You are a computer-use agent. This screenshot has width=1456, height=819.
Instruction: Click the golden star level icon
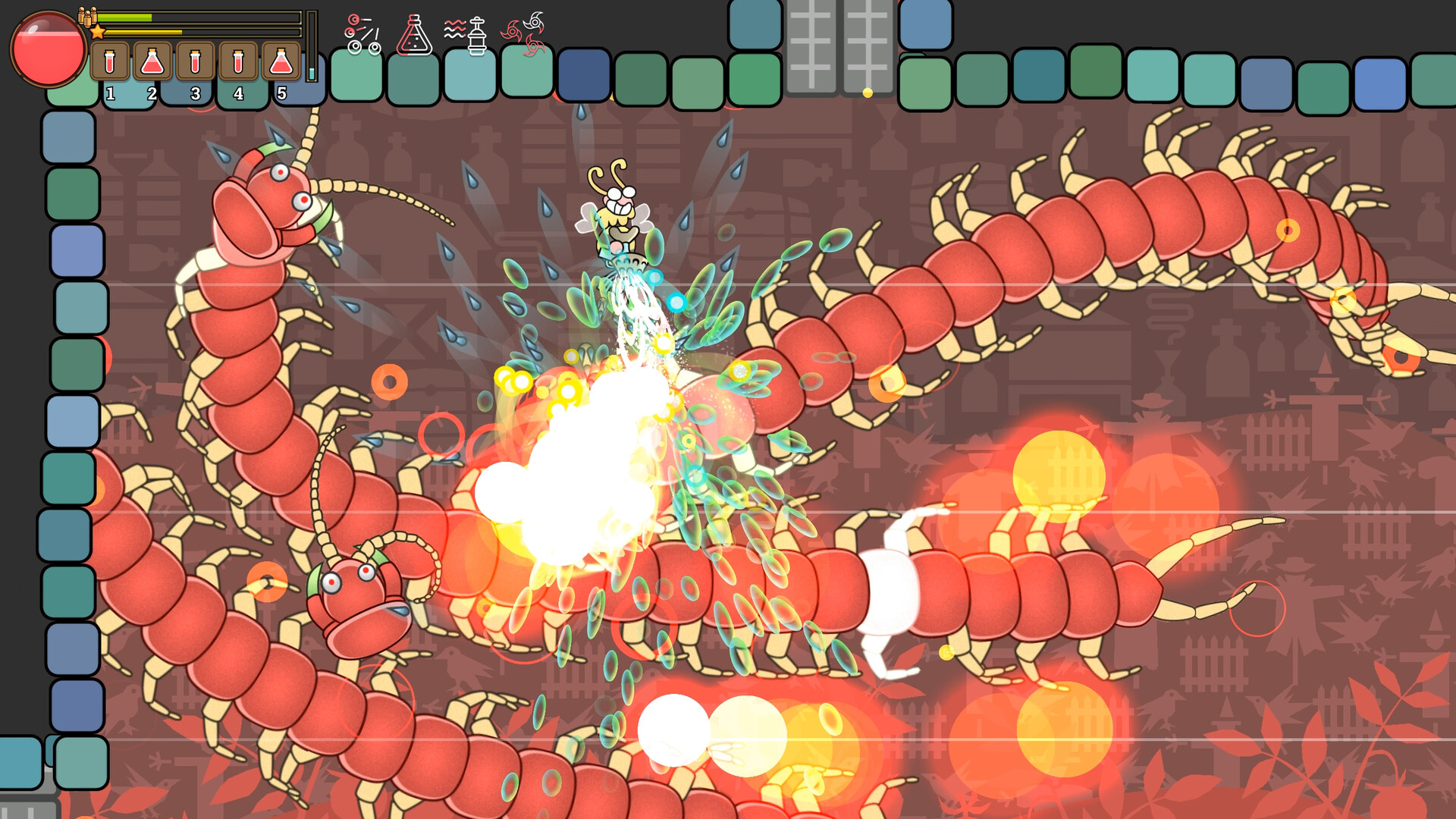98,30
